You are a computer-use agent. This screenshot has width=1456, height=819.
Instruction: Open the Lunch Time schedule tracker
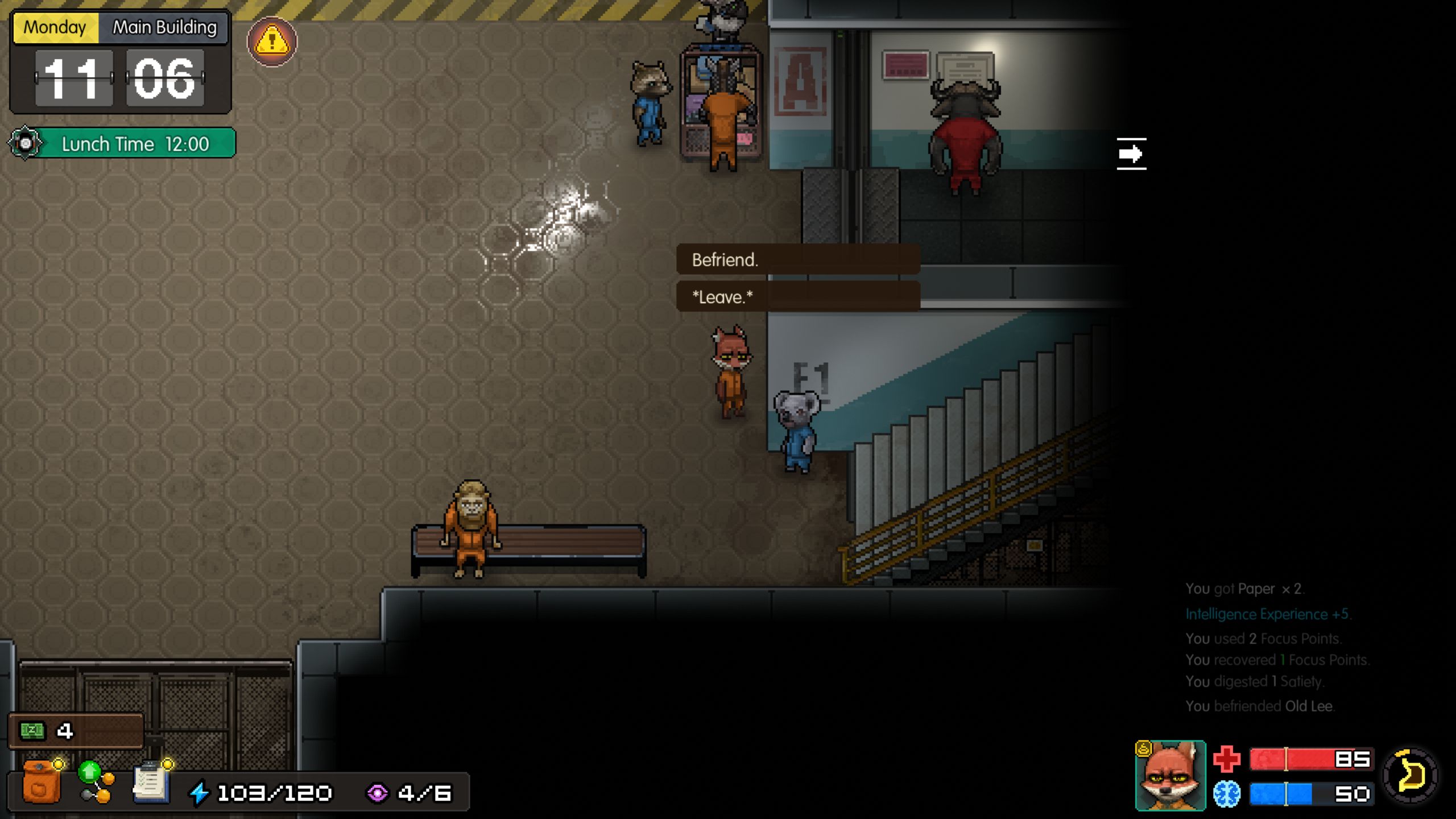click(123, 143)
